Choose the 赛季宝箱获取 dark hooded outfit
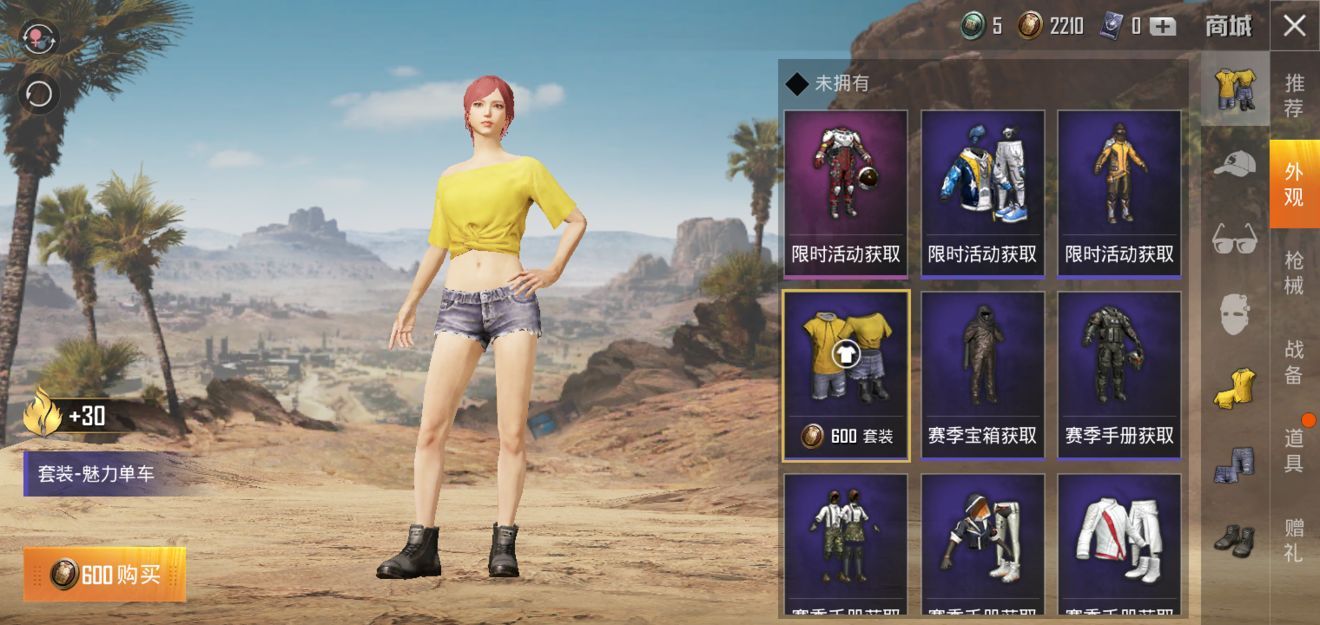Viewport: 1320px width, 625px height. 982,375
